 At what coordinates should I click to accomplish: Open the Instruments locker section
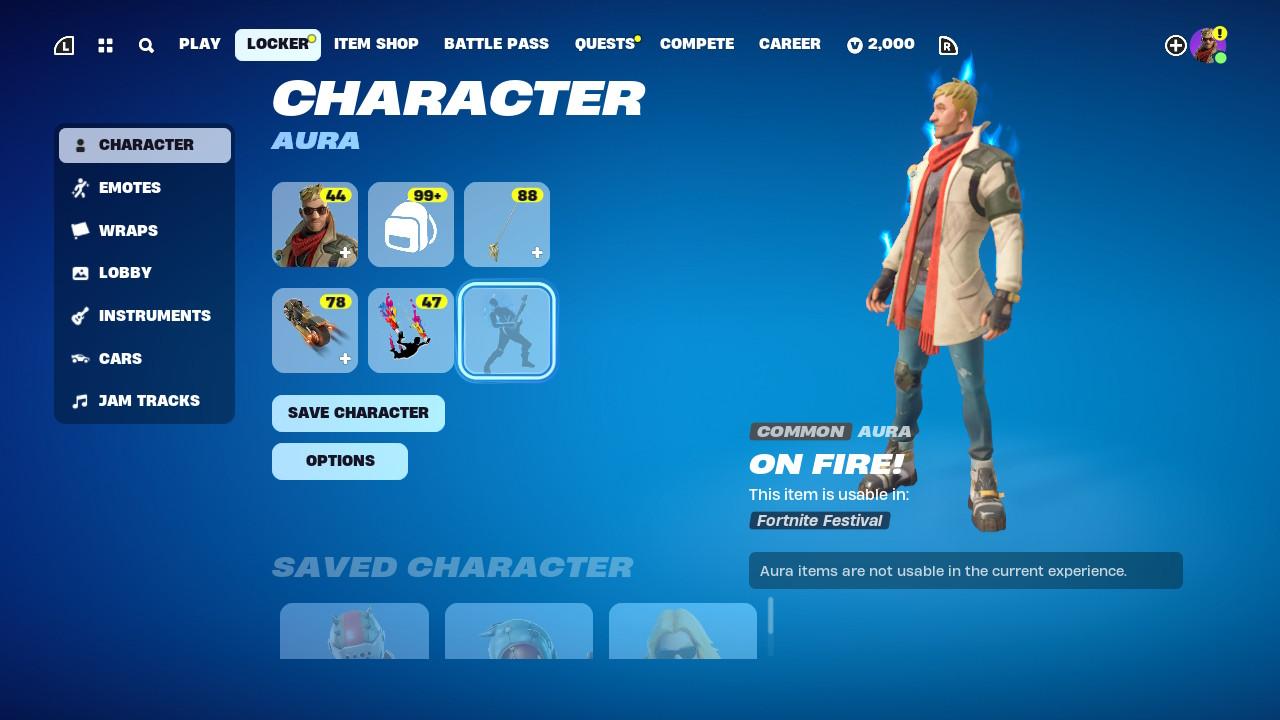pyautogui.click(x=154, y=315)
